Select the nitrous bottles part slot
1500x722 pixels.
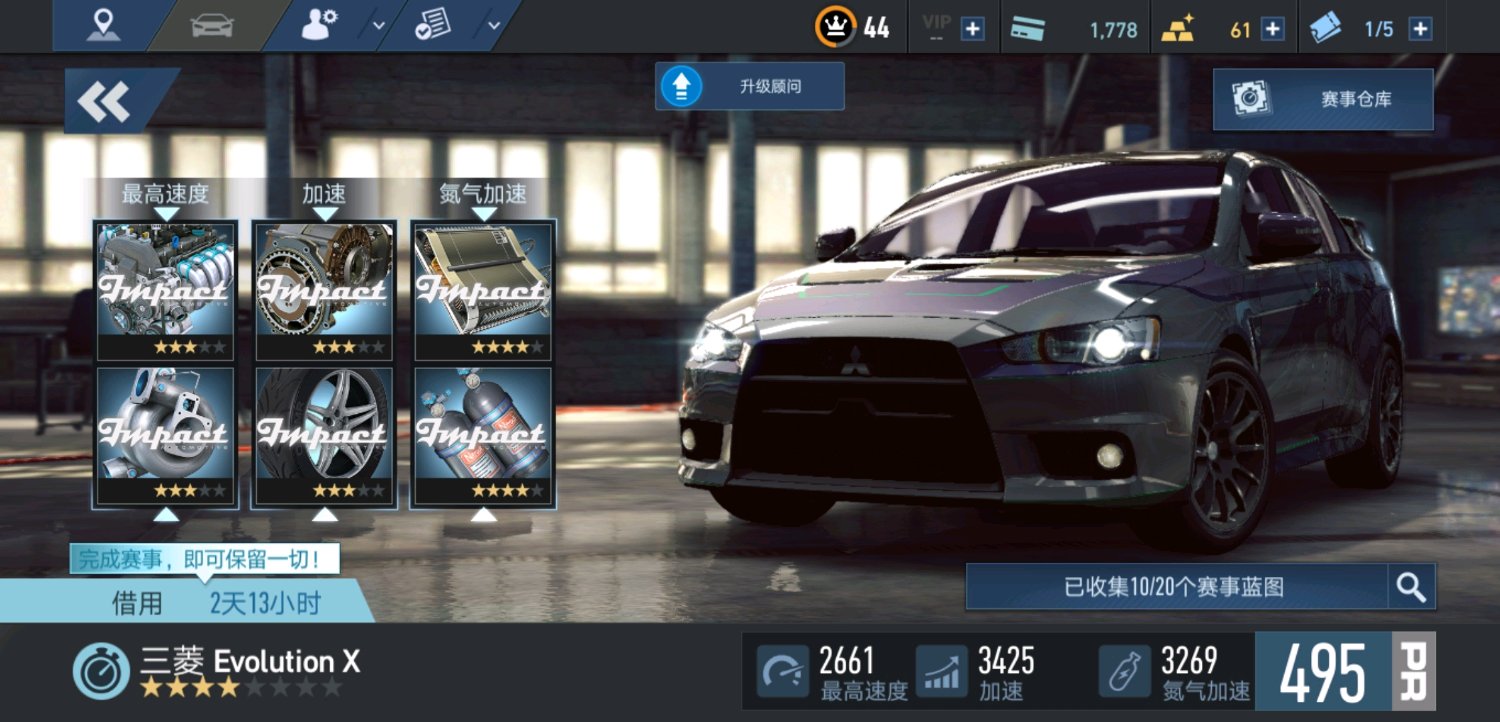(x=483, y=437)
